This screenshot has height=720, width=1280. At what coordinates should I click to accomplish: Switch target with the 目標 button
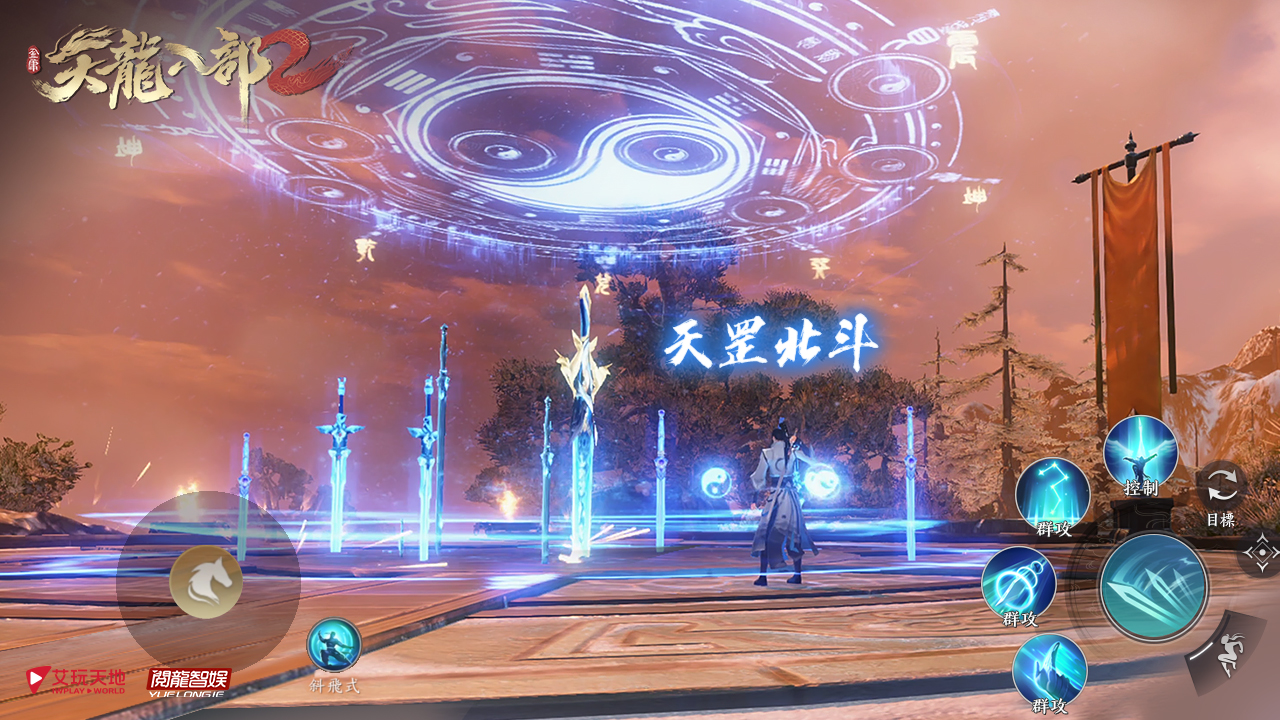(x=1222, y=485)
